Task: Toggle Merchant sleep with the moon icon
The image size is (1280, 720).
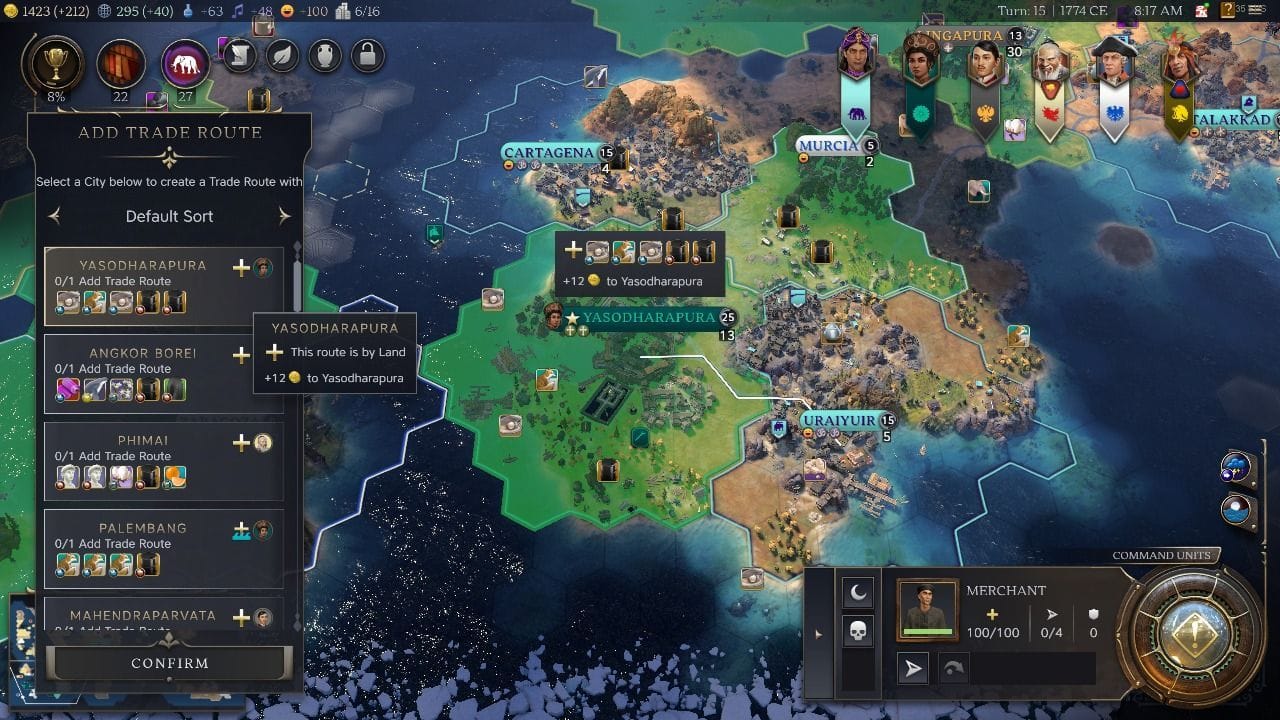Action: pos(858,594)
